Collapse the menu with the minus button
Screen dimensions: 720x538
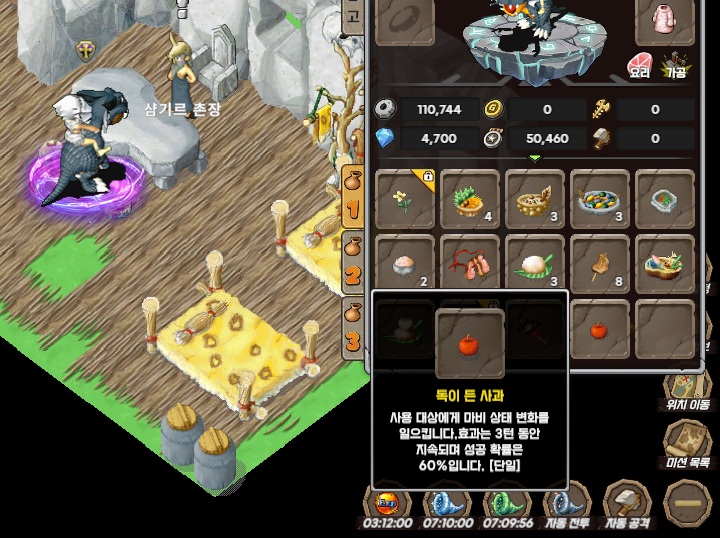coord(686,498)
